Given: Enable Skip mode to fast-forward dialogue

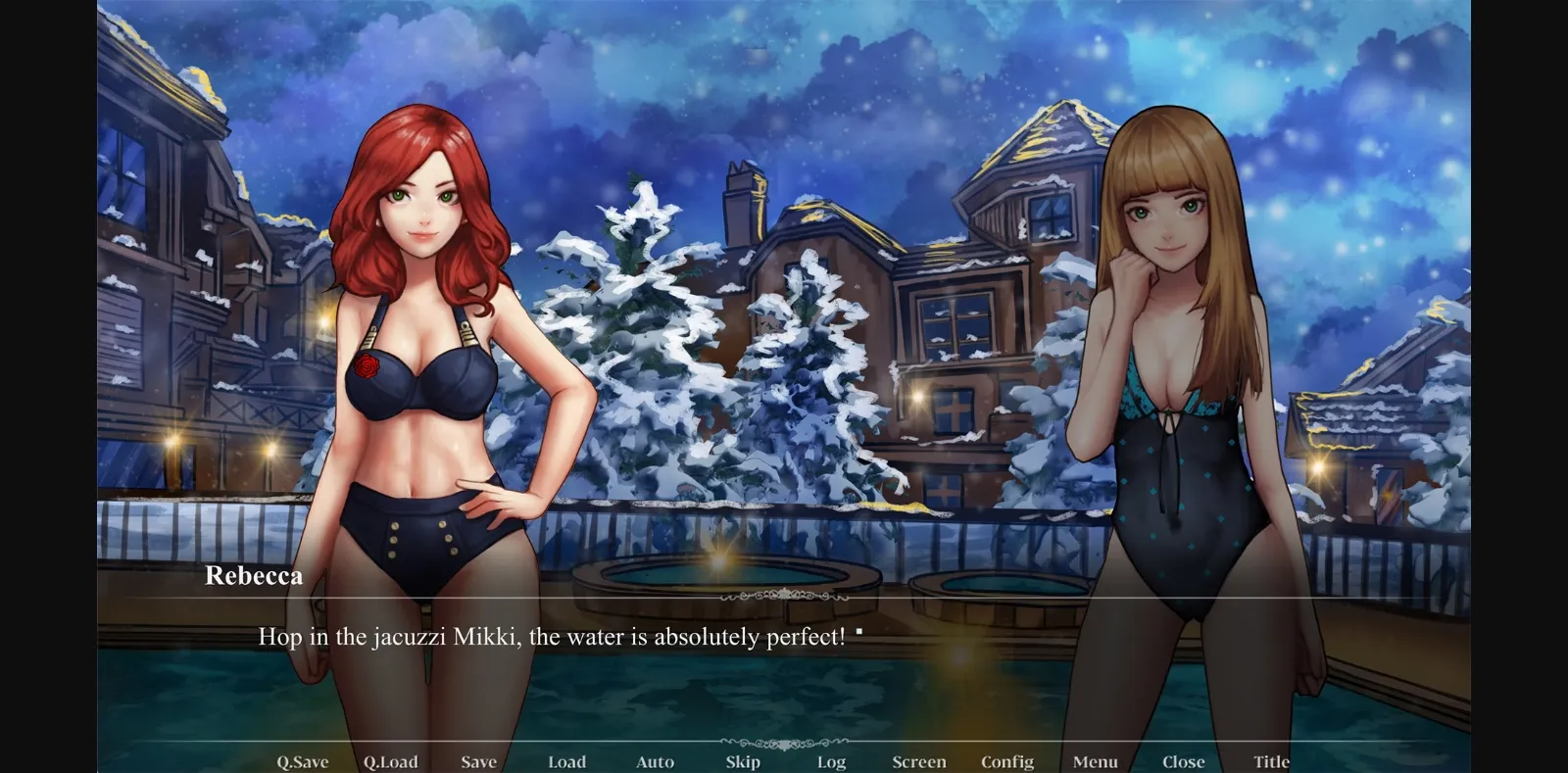Looking at the screenshot, I should point(743,761).
